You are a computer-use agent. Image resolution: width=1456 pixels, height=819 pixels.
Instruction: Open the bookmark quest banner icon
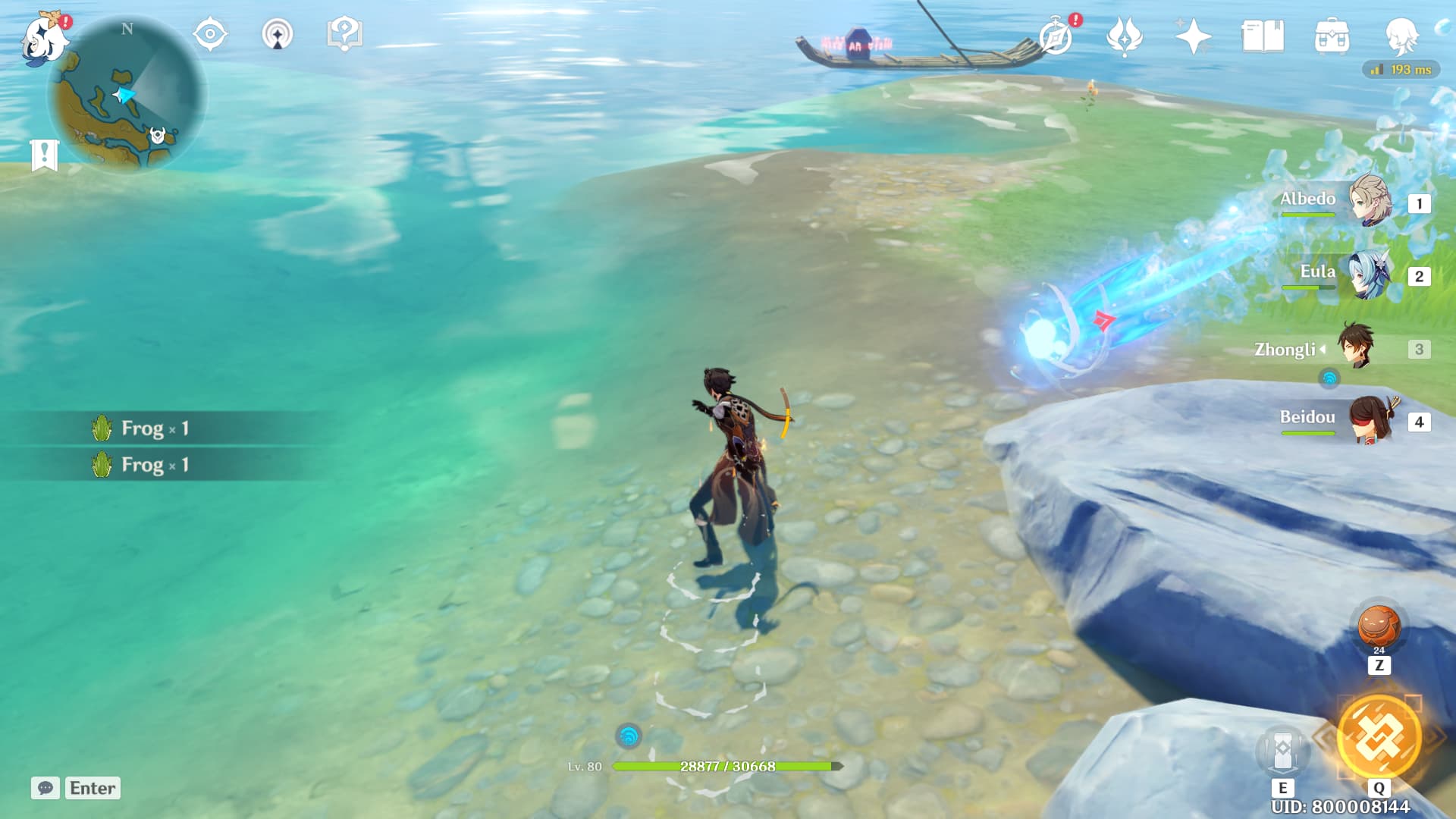(45, 155)
